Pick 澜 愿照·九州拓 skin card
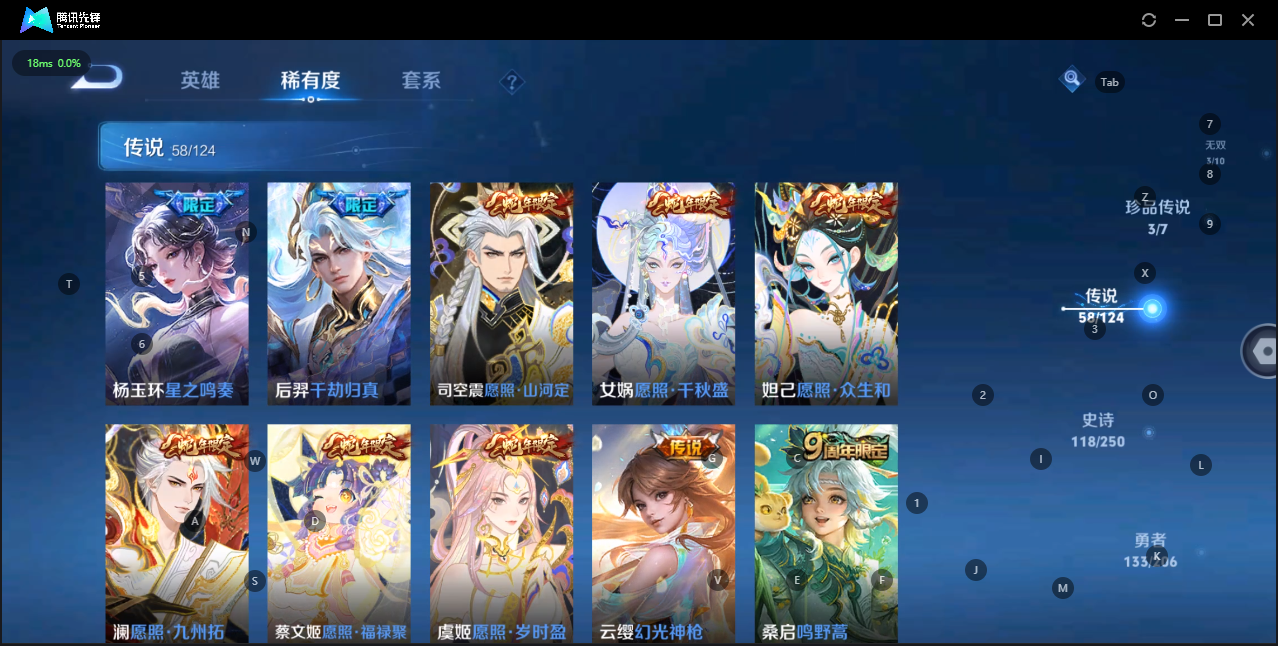1278x646 pixels. pyautogui.click(x=177, y=533)
